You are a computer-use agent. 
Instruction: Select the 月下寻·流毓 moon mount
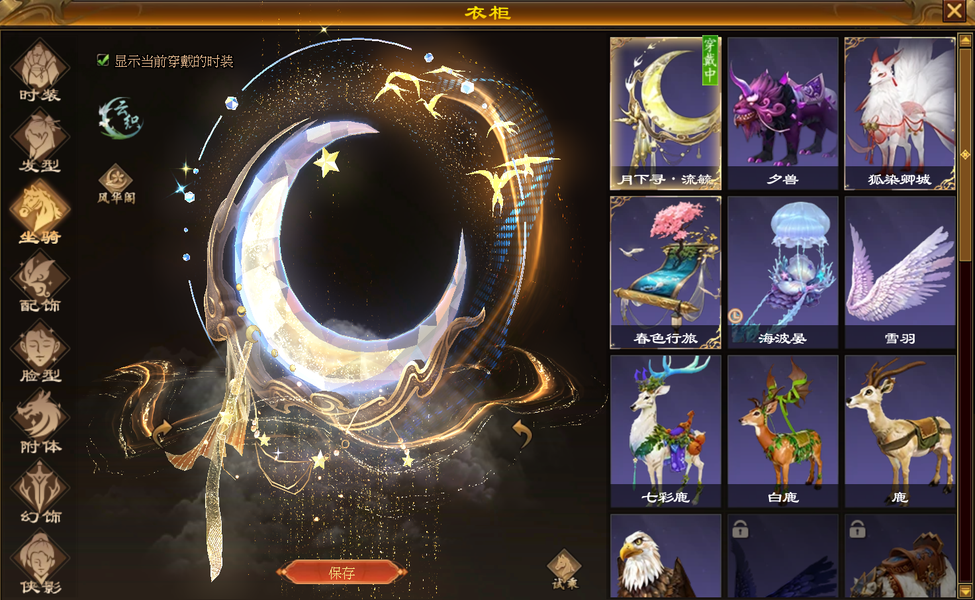[665, 113]
